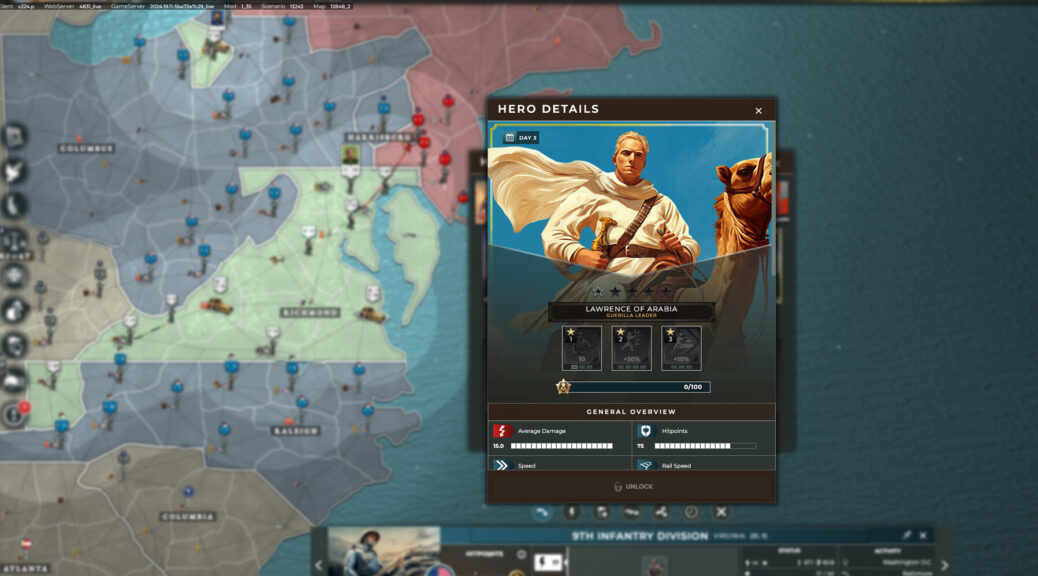The height and width of the screenshot is (576, 1038).
Task: Close the Hero Details window
Action: 758,111
